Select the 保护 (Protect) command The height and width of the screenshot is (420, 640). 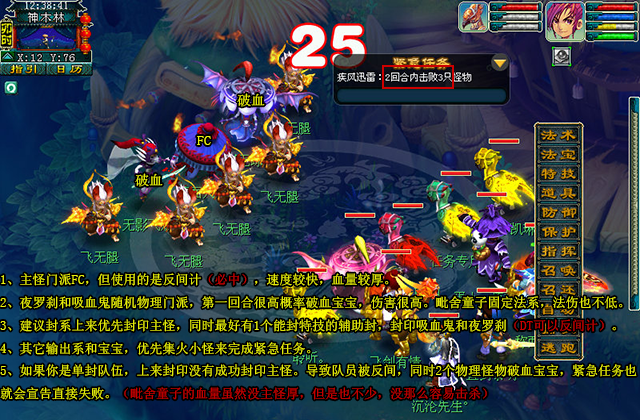[x=559, y=231]
